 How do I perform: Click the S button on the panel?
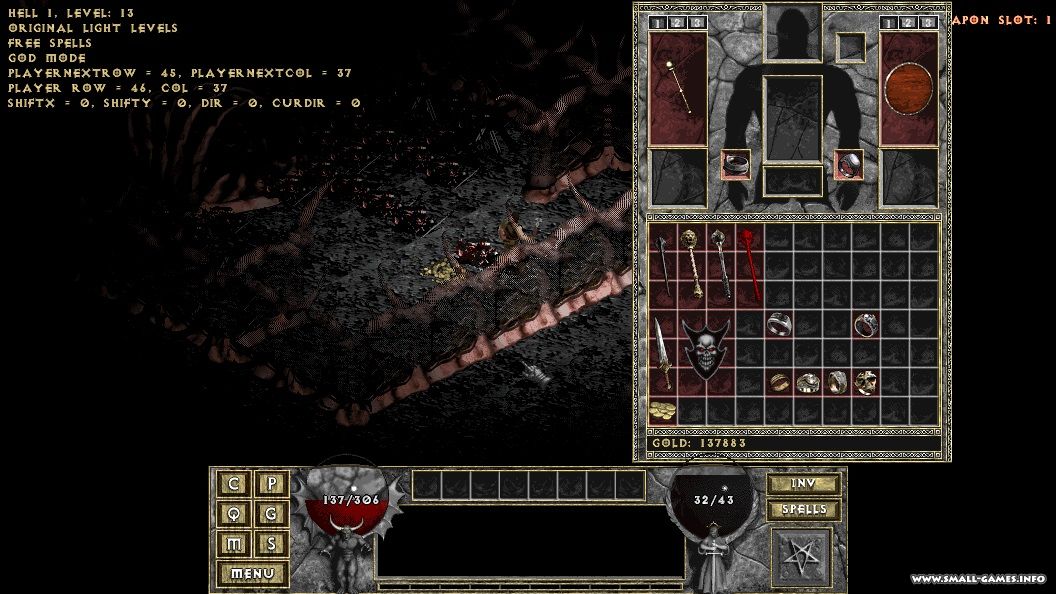pyautogui.click(x=271, y=544)
